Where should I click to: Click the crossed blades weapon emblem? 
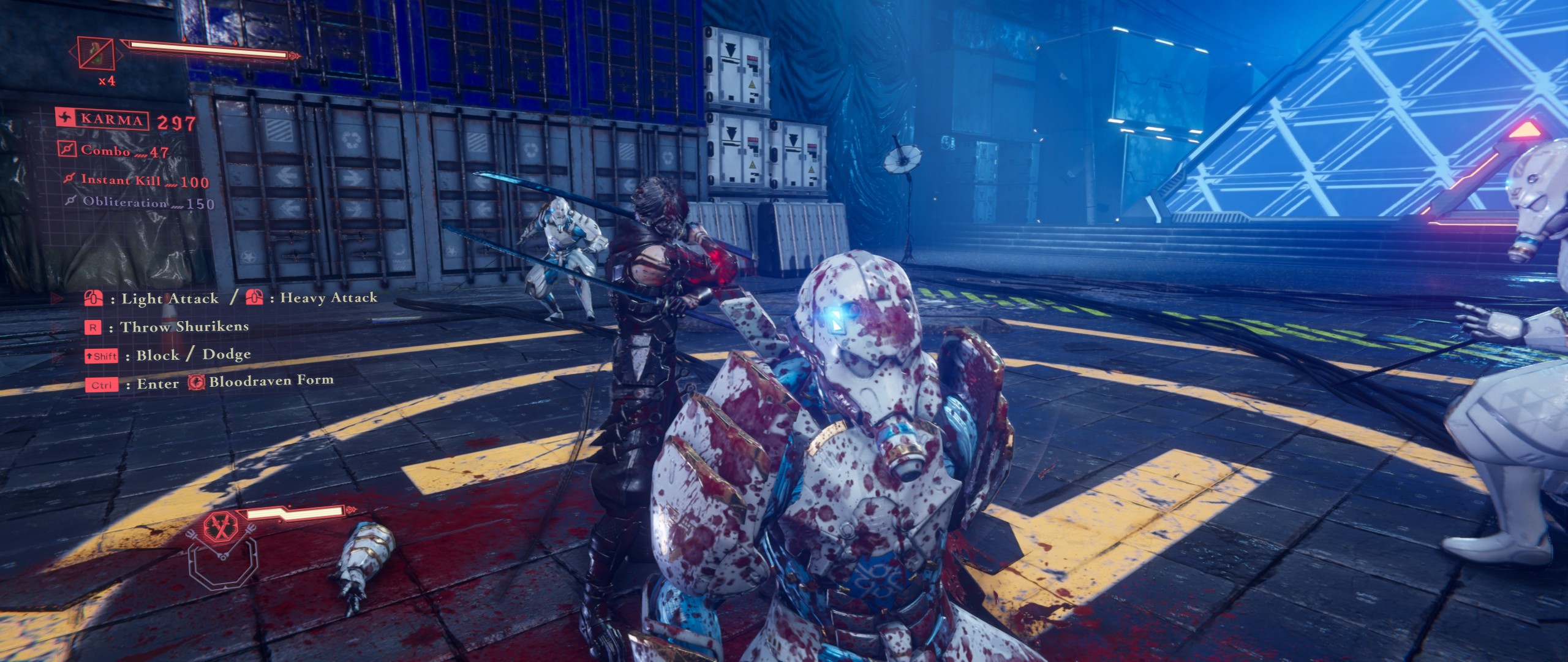pyautogui.click(x=221, y=527)
